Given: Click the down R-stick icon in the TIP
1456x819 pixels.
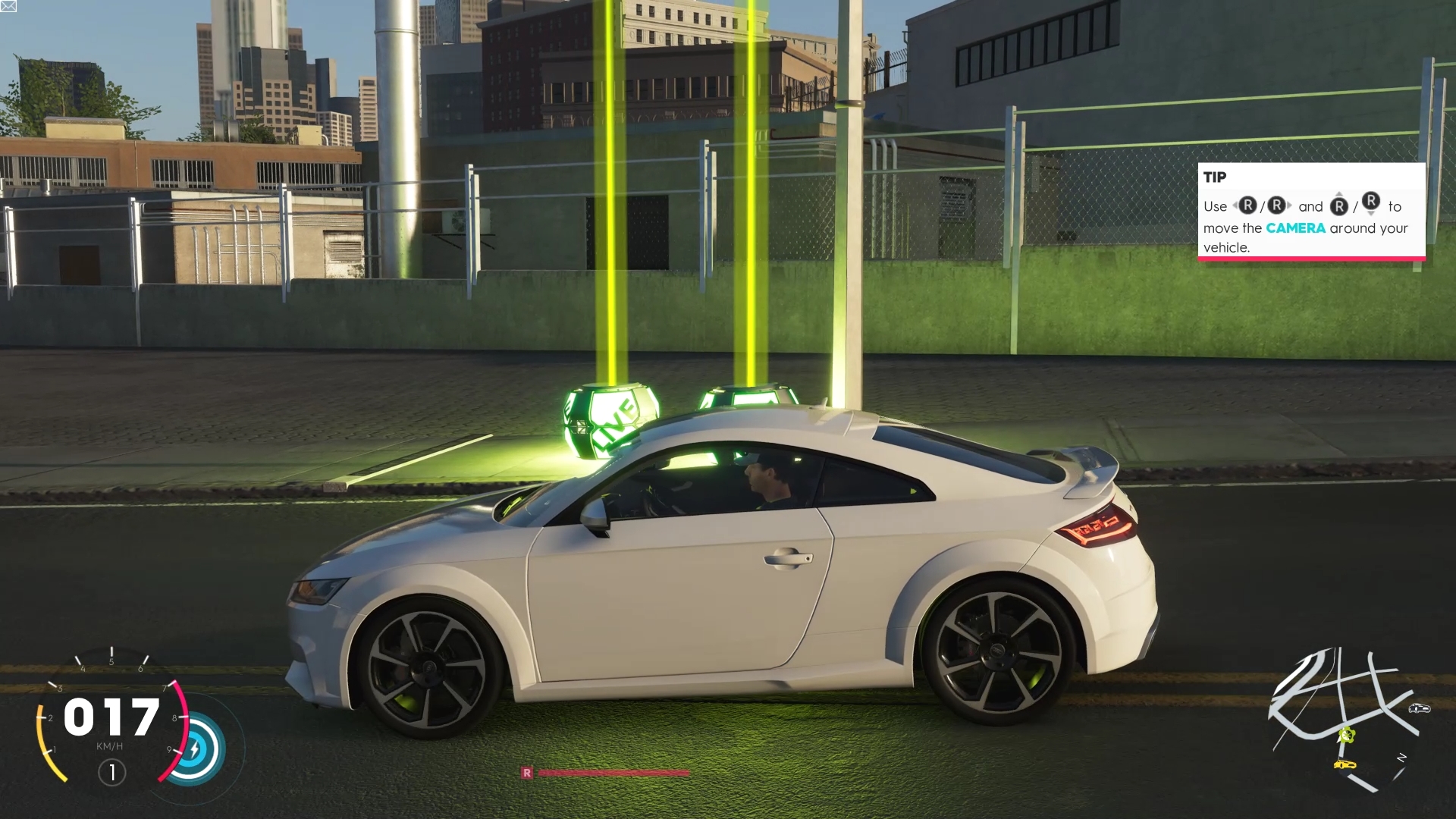Looking at the screenshot, I should 1371,202.
